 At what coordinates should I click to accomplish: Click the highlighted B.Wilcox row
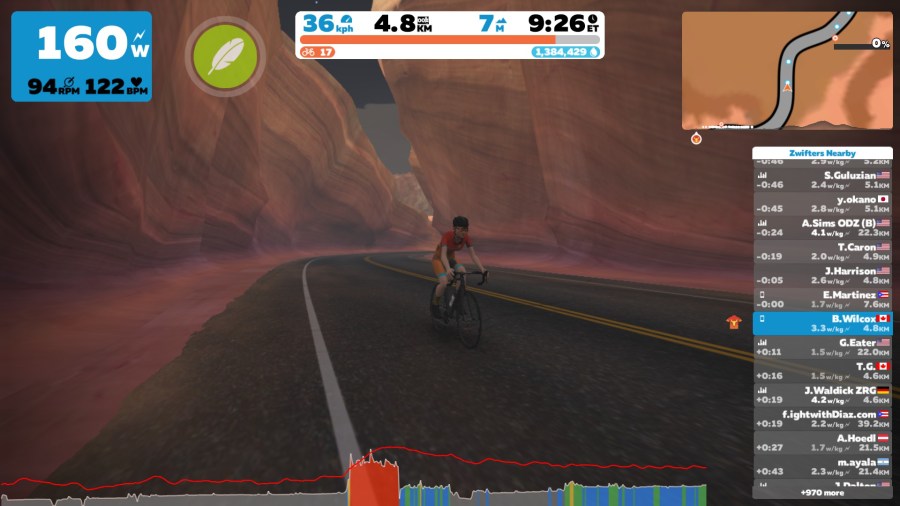(822, 323)
